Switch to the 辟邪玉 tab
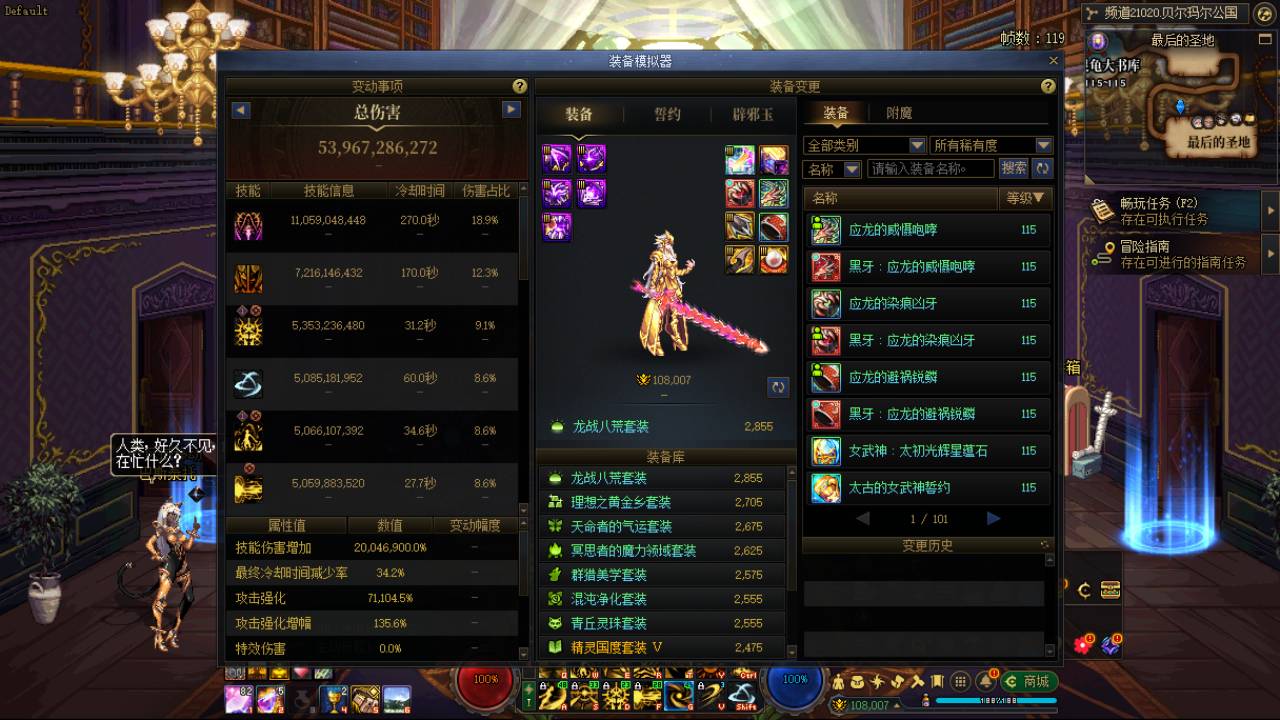 751,114
